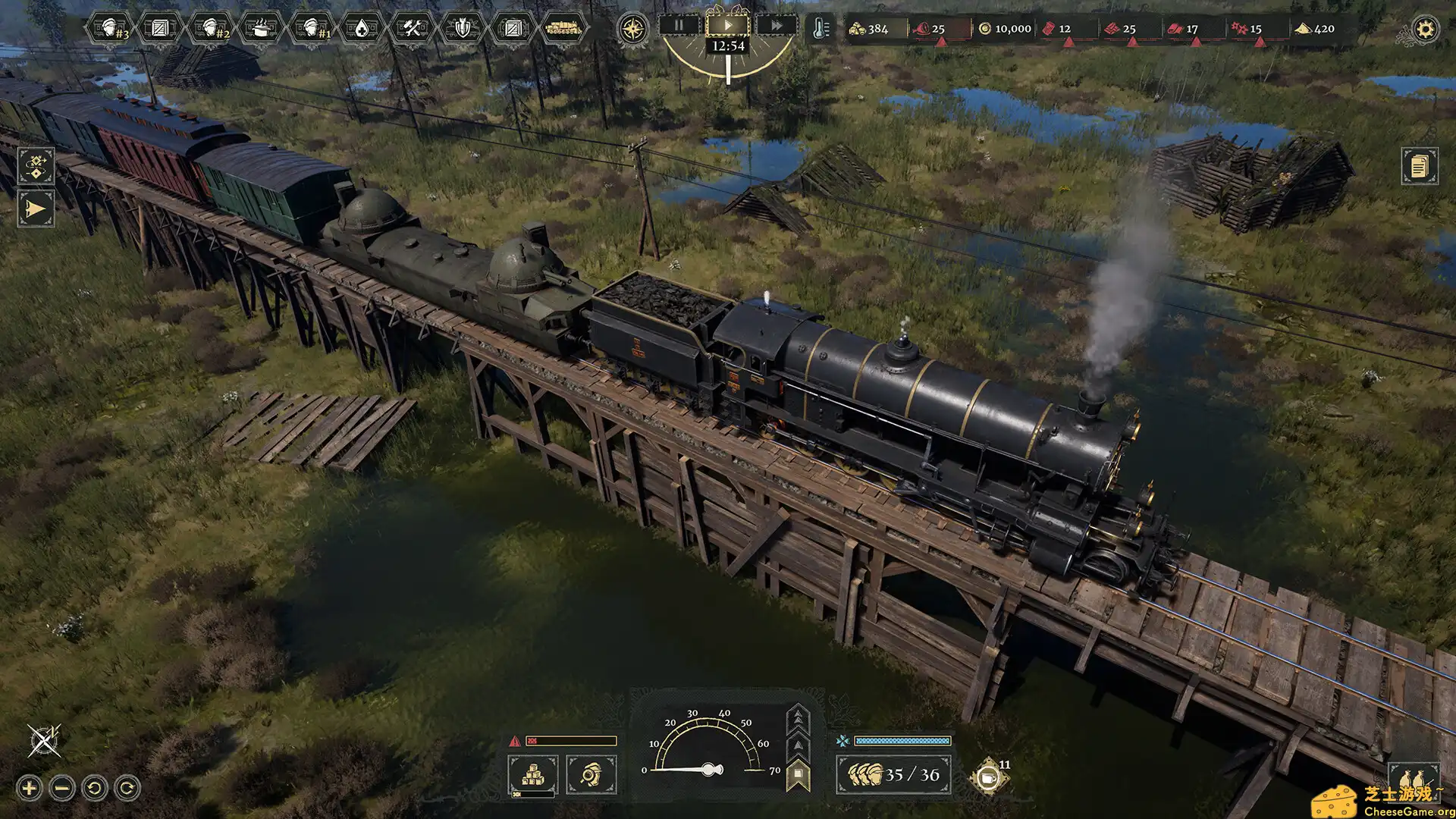Select the lowest speed notch below the chevrons

pos(798,775)
